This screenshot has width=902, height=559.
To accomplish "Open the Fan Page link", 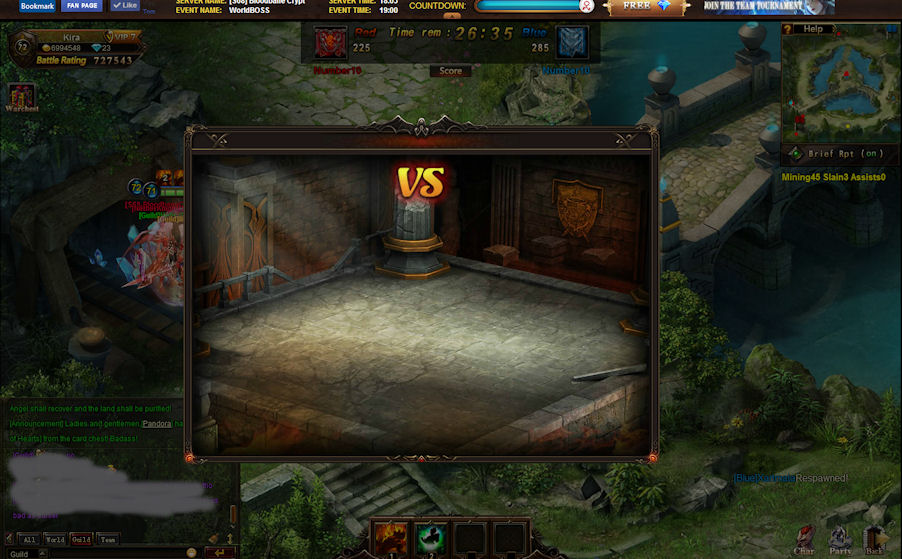I will 82,6.
